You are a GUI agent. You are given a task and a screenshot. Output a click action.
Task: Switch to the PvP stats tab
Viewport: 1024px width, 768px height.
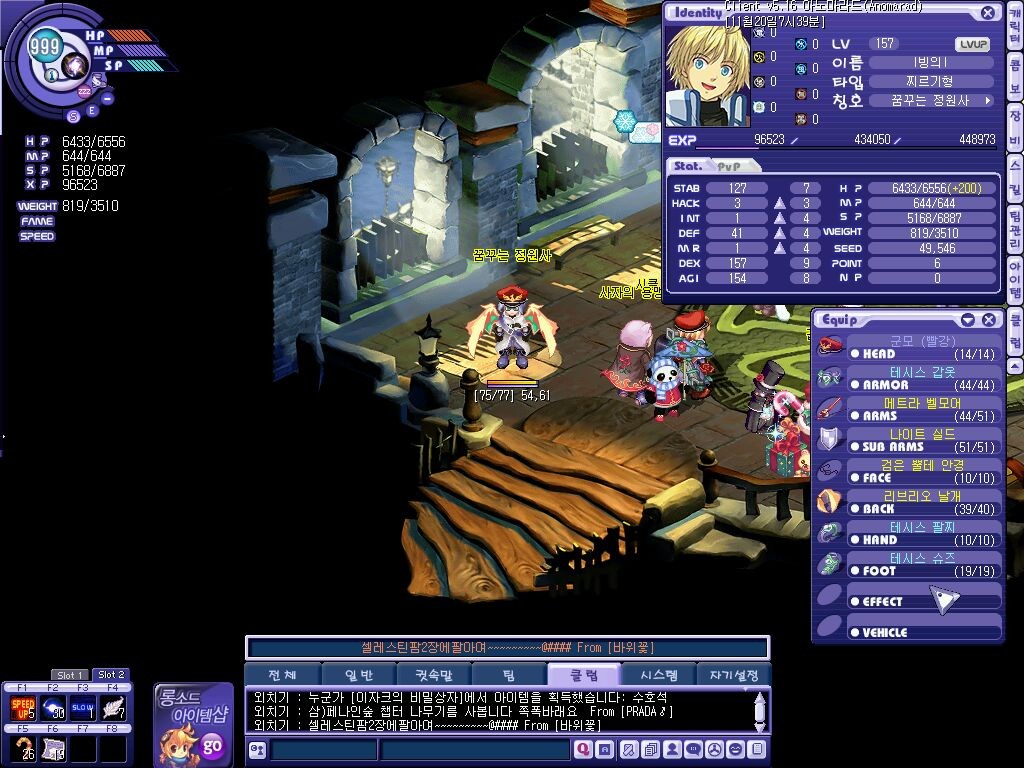tap(729, 166)
